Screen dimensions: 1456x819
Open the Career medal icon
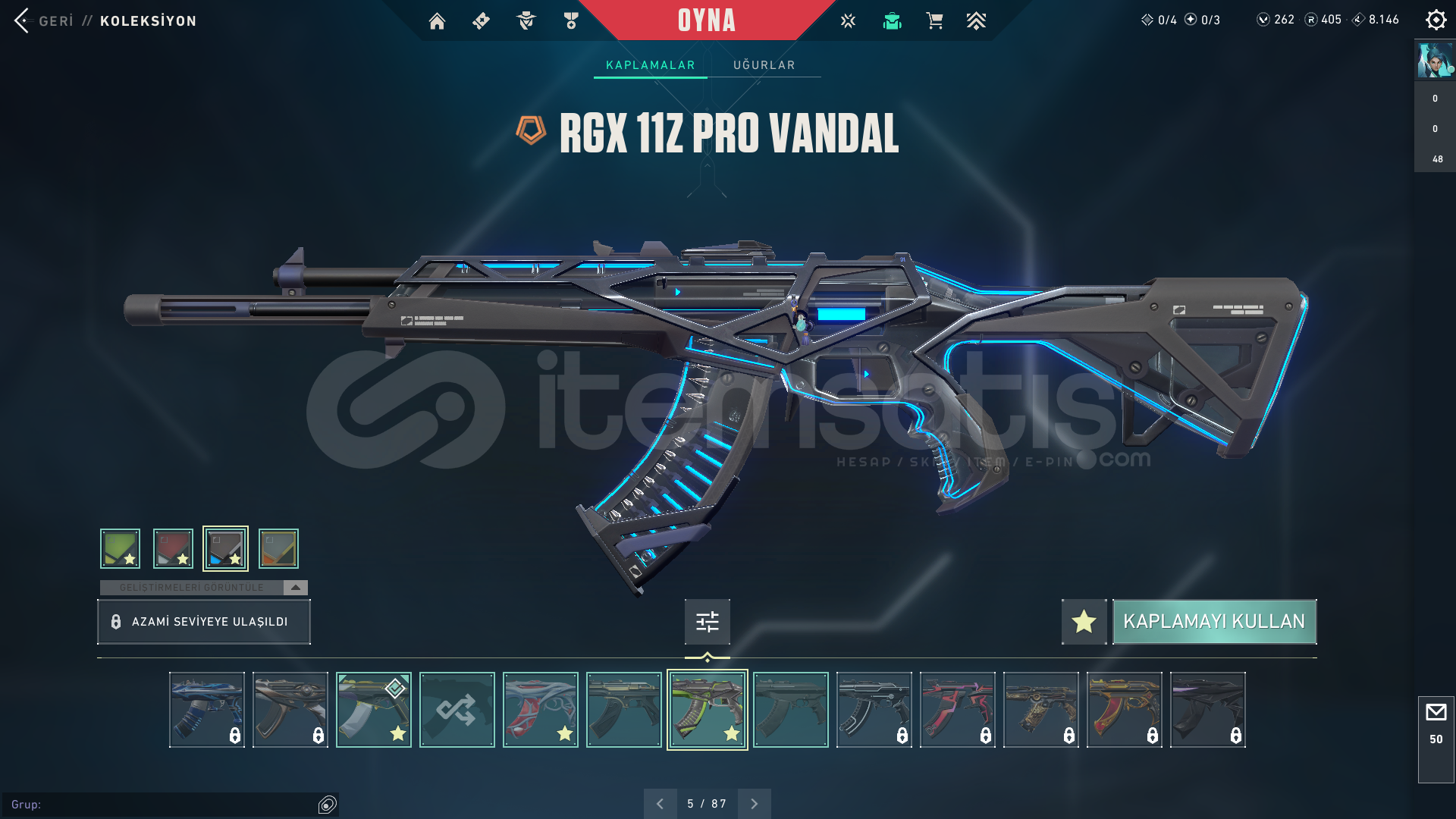tap(571, 20)
